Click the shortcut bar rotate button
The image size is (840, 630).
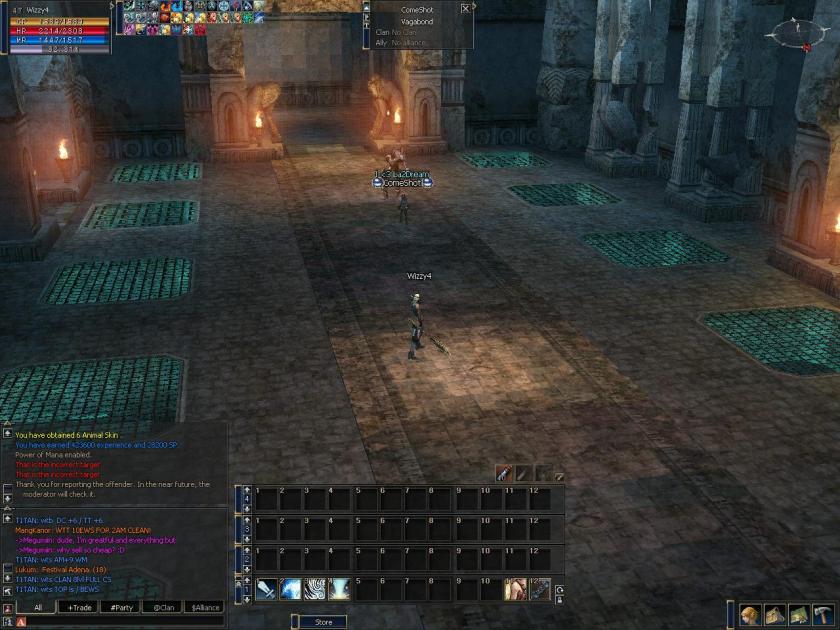tap(558, 590)
